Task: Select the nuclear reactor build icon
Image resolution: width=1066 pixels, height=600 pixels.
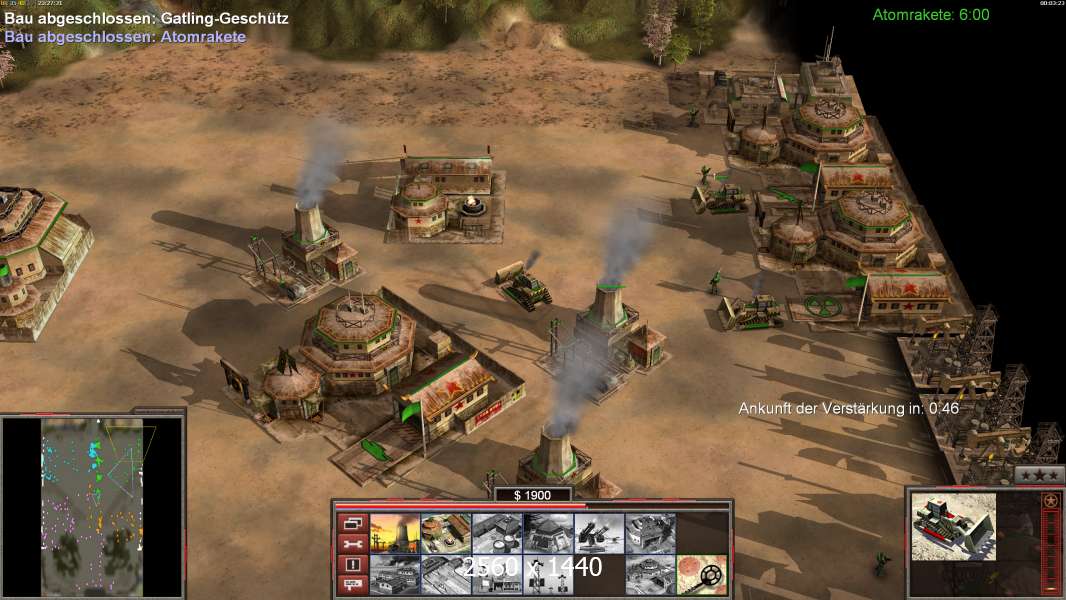Action: coord(394,531)
